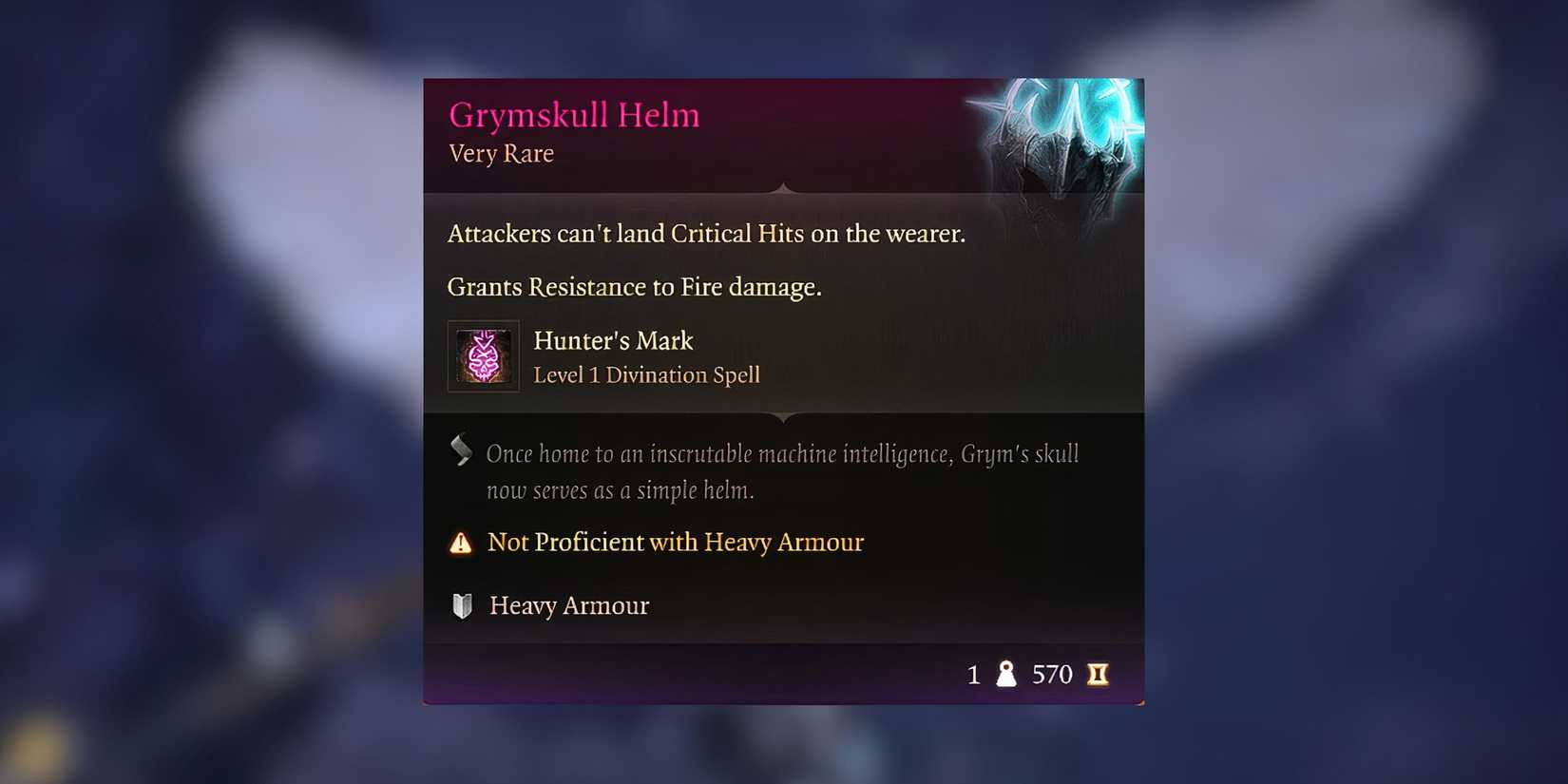1568x784 pixels.
Task: Click the warning triangle before Not Proficient
Action: [x=460, y=542]
